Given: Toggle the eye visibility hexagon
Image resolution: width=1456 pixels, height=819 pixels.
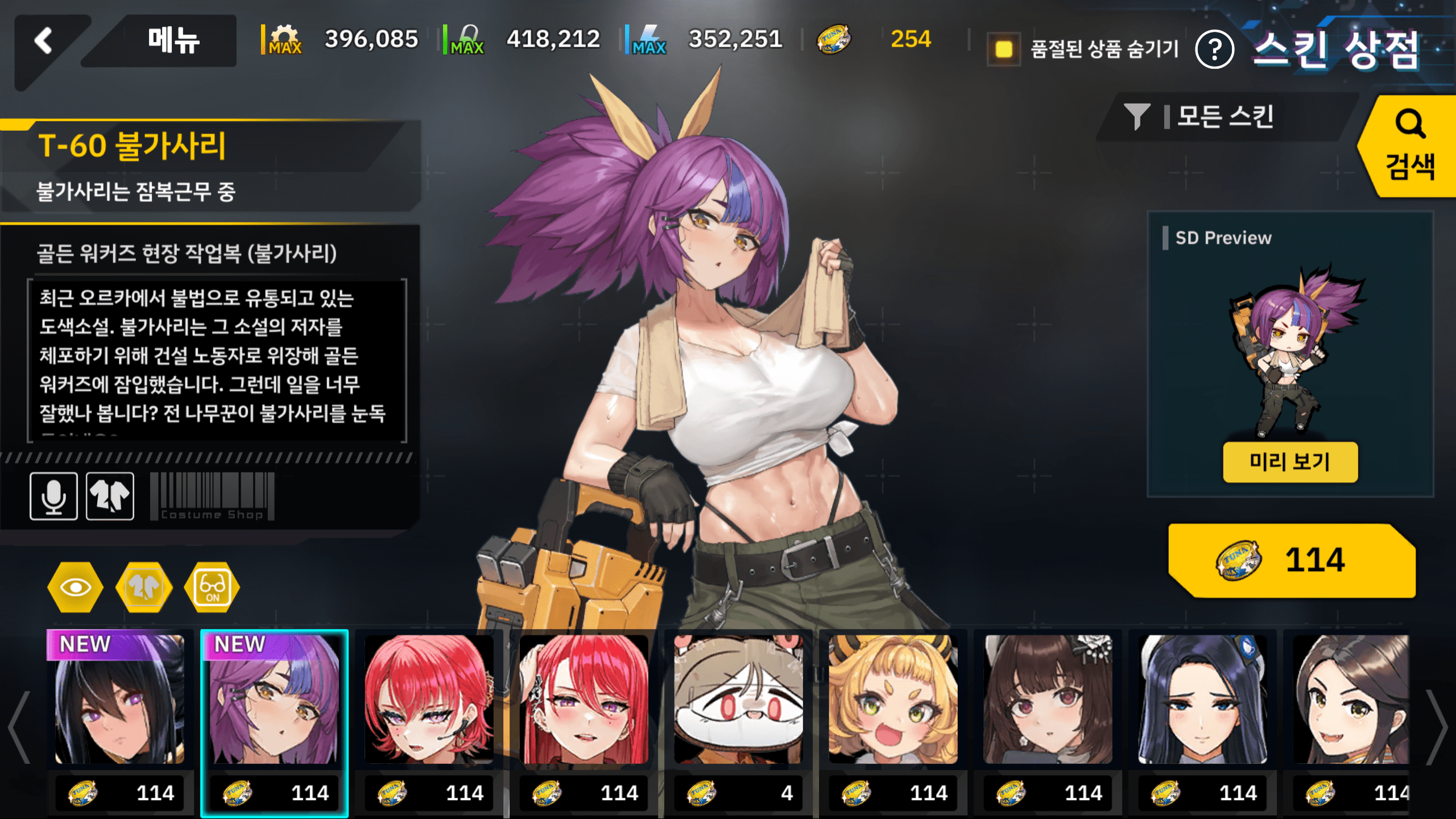Looking at the screenshot, I should pos(76,587).
